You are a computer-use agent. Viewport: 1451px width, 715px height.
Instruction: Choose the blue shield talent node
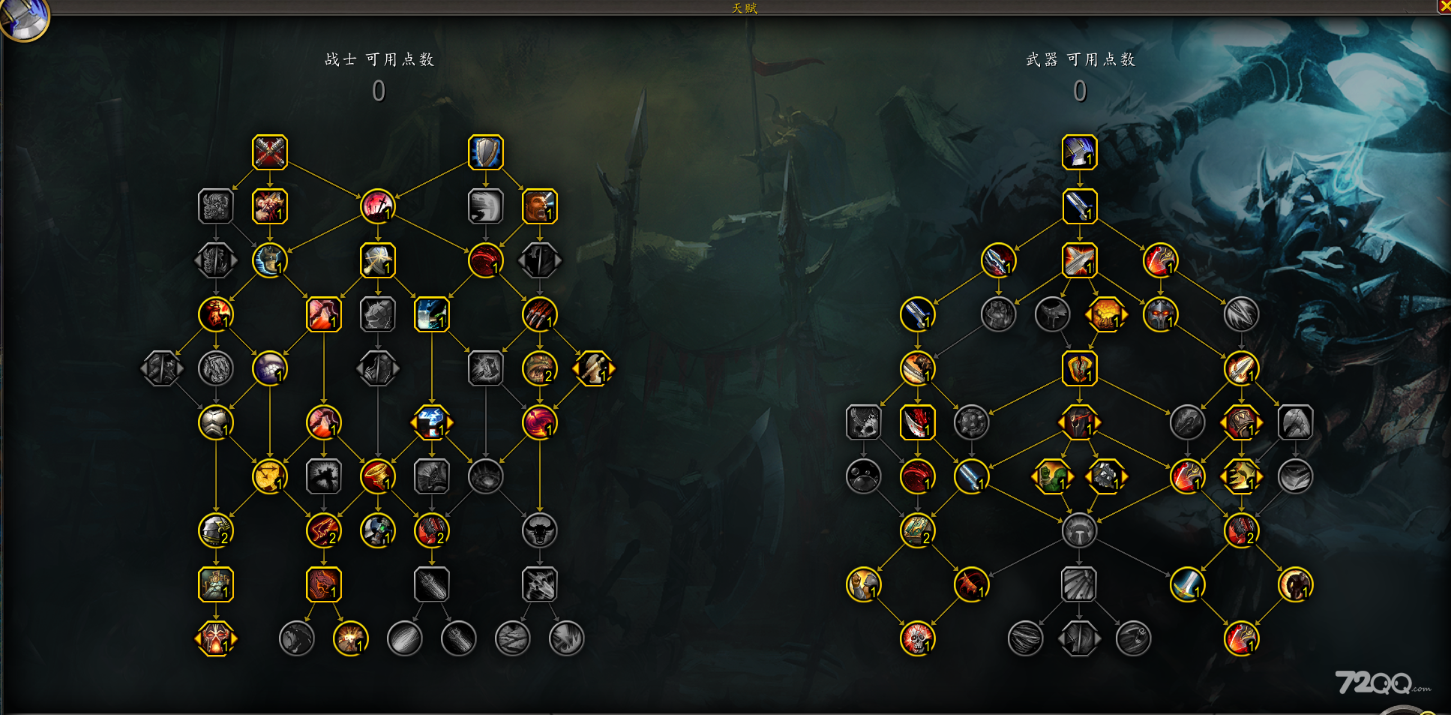(x=486, y=153)
